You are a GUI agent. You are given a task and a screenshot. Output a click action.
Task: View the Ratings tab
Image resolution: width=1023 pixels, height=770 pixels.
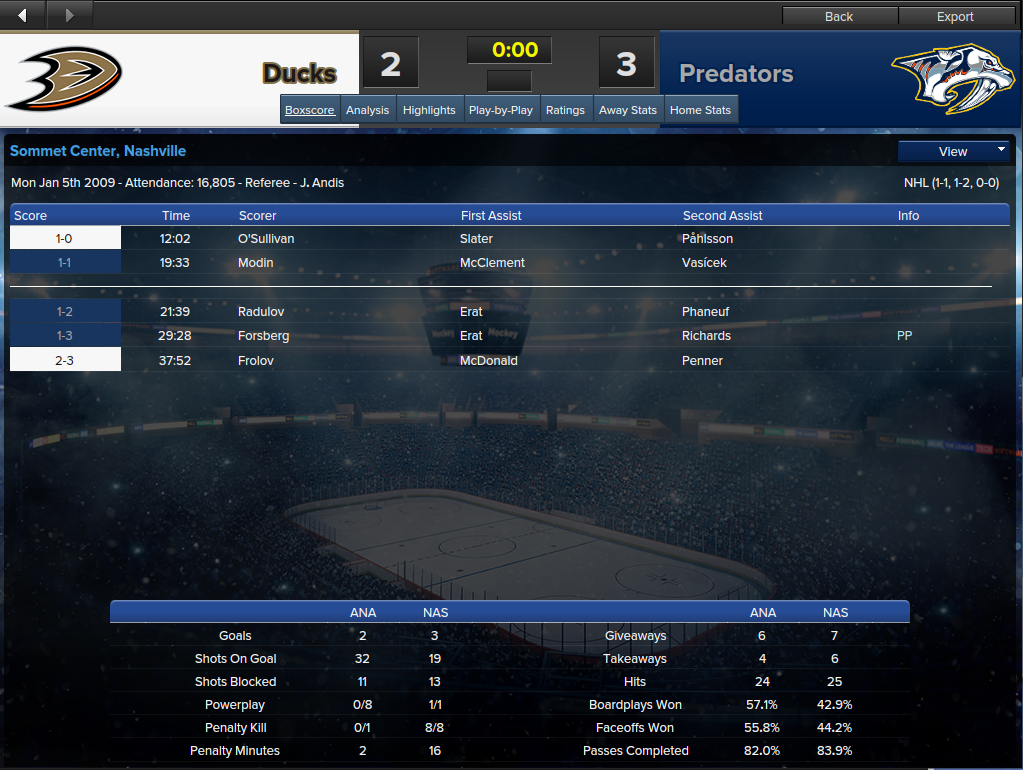coord(565,110)
